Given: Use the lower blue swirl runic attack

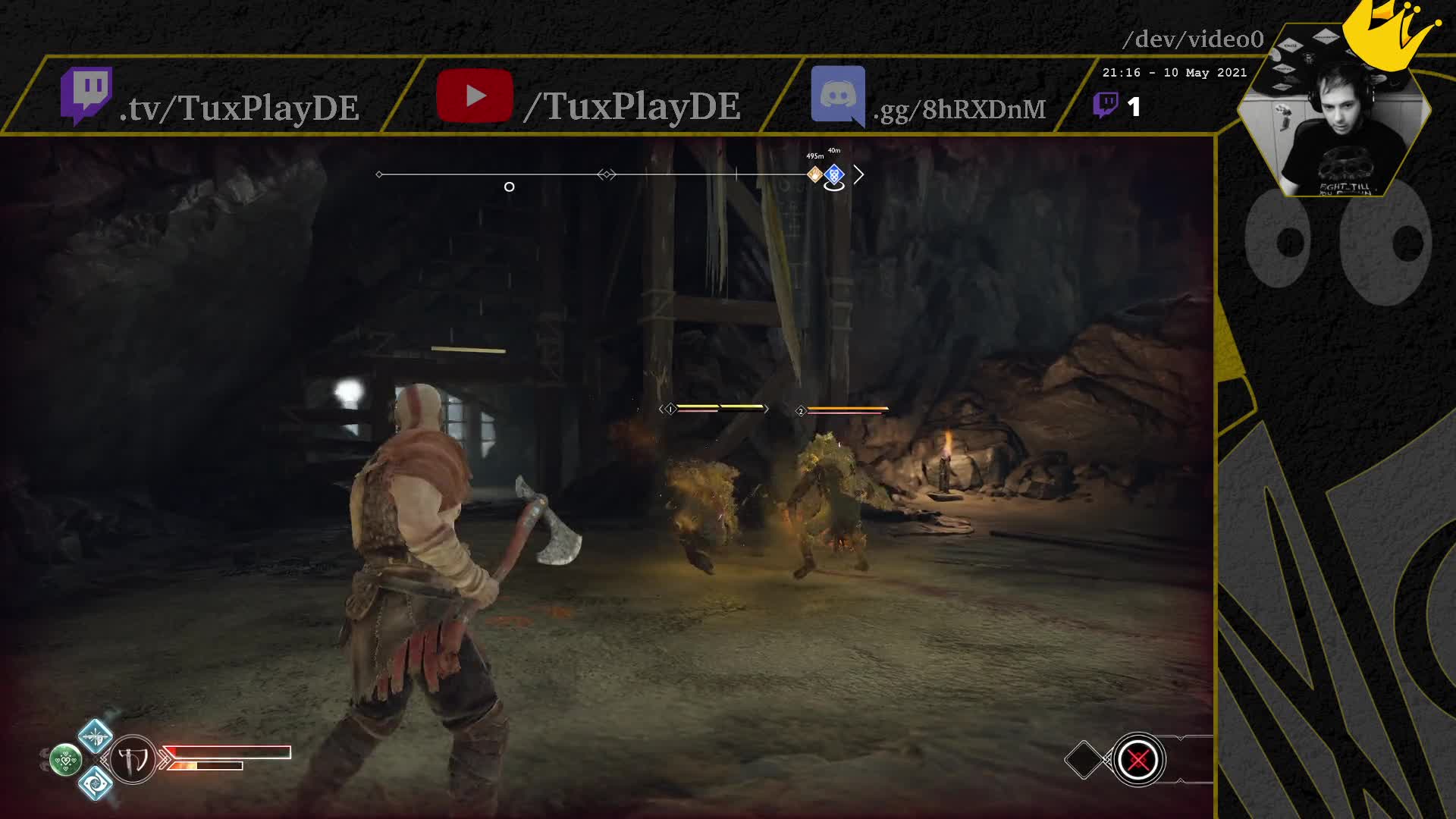Looking at the screenshot, I should point(96,782).
